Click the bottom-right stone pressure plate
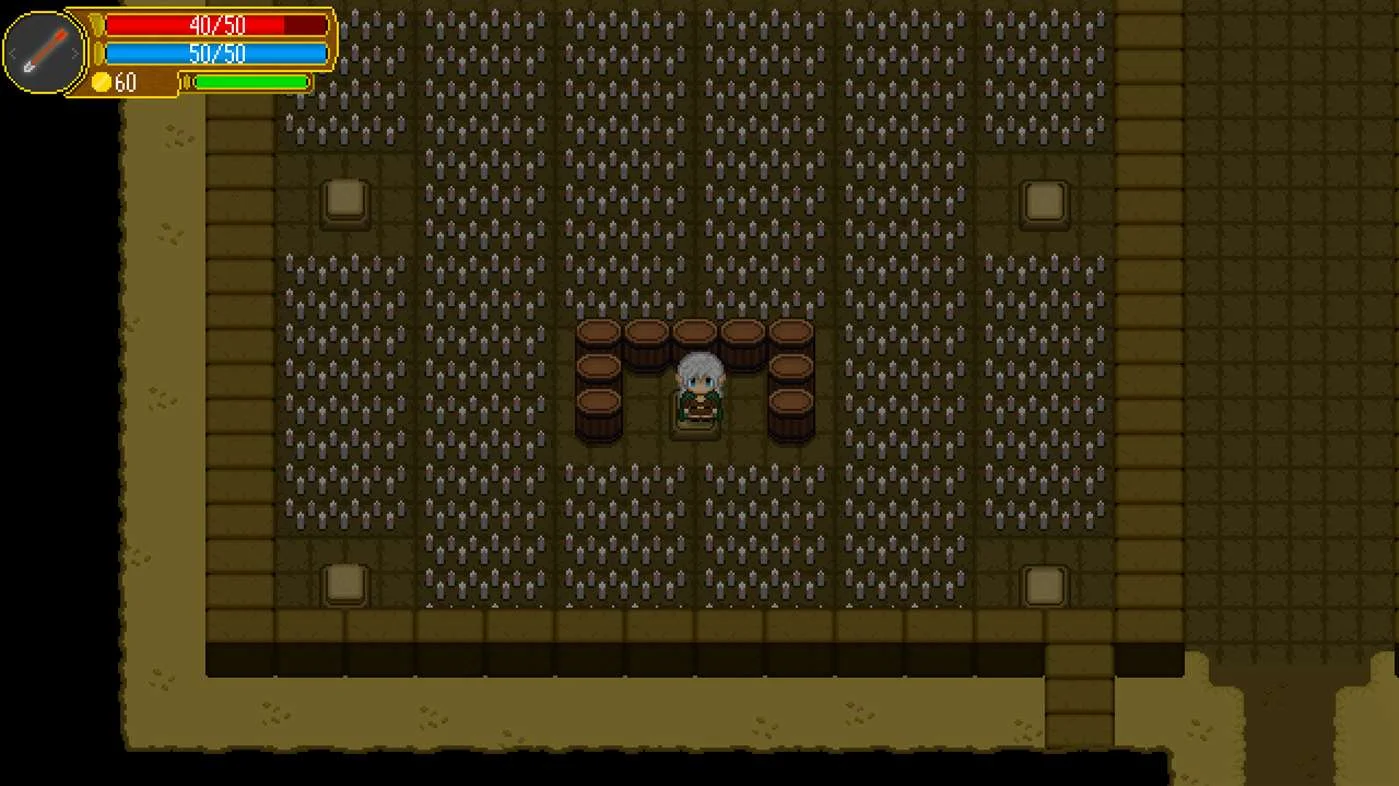 tap(1044, 586)
